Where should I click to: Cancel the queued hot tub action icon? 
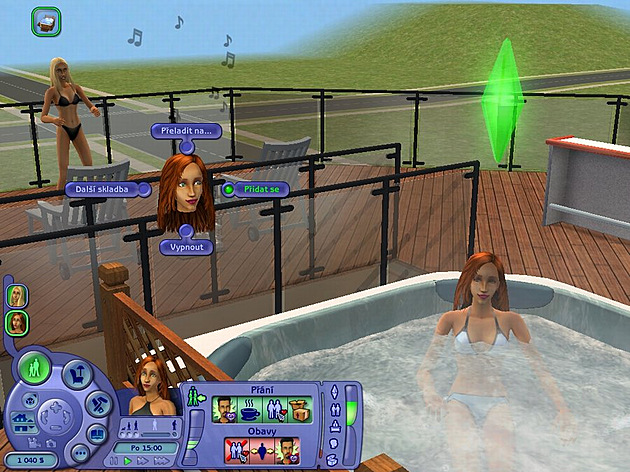coord(46,20)
